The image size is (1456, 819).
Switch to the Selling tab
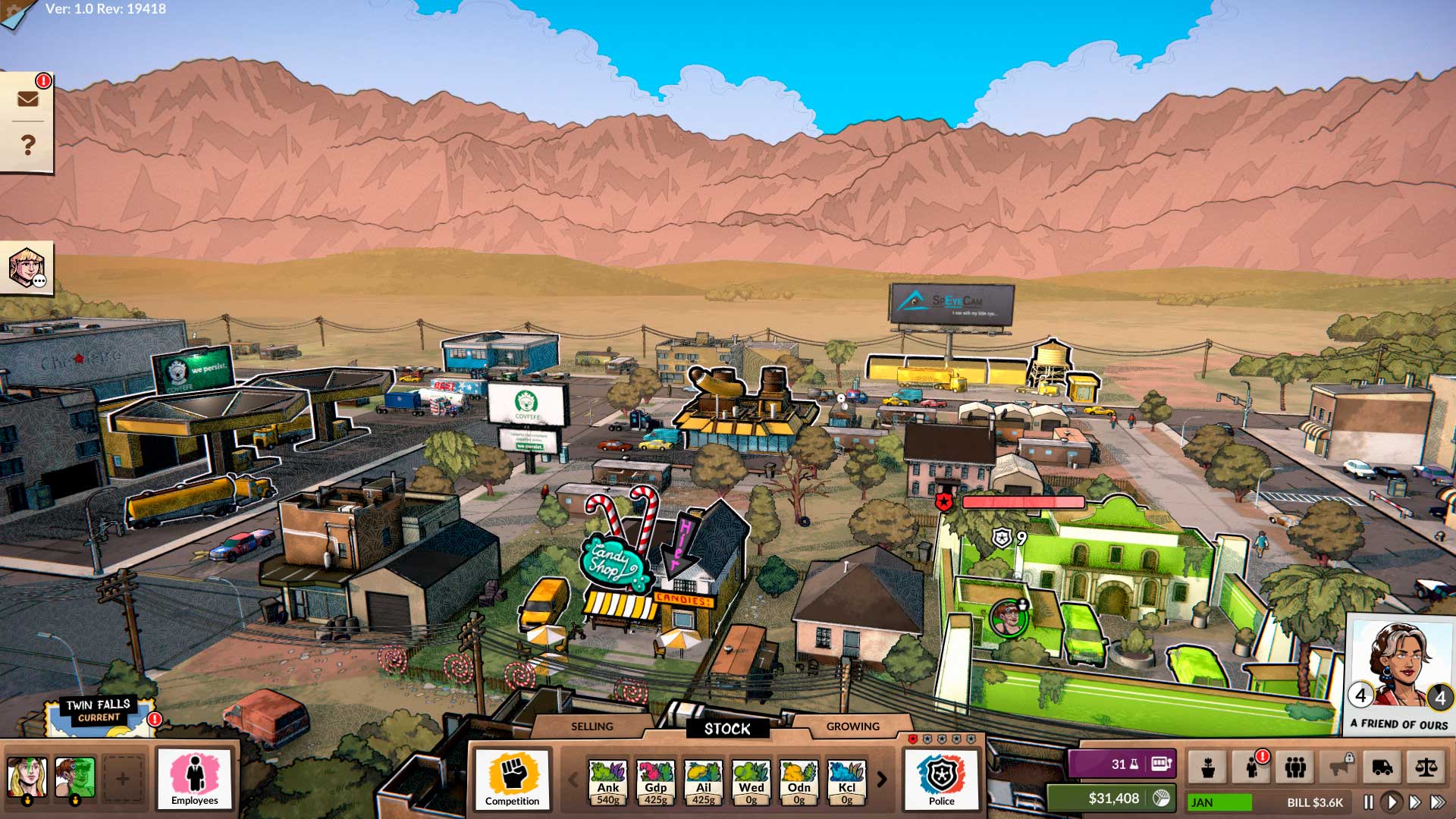[591, 726]
